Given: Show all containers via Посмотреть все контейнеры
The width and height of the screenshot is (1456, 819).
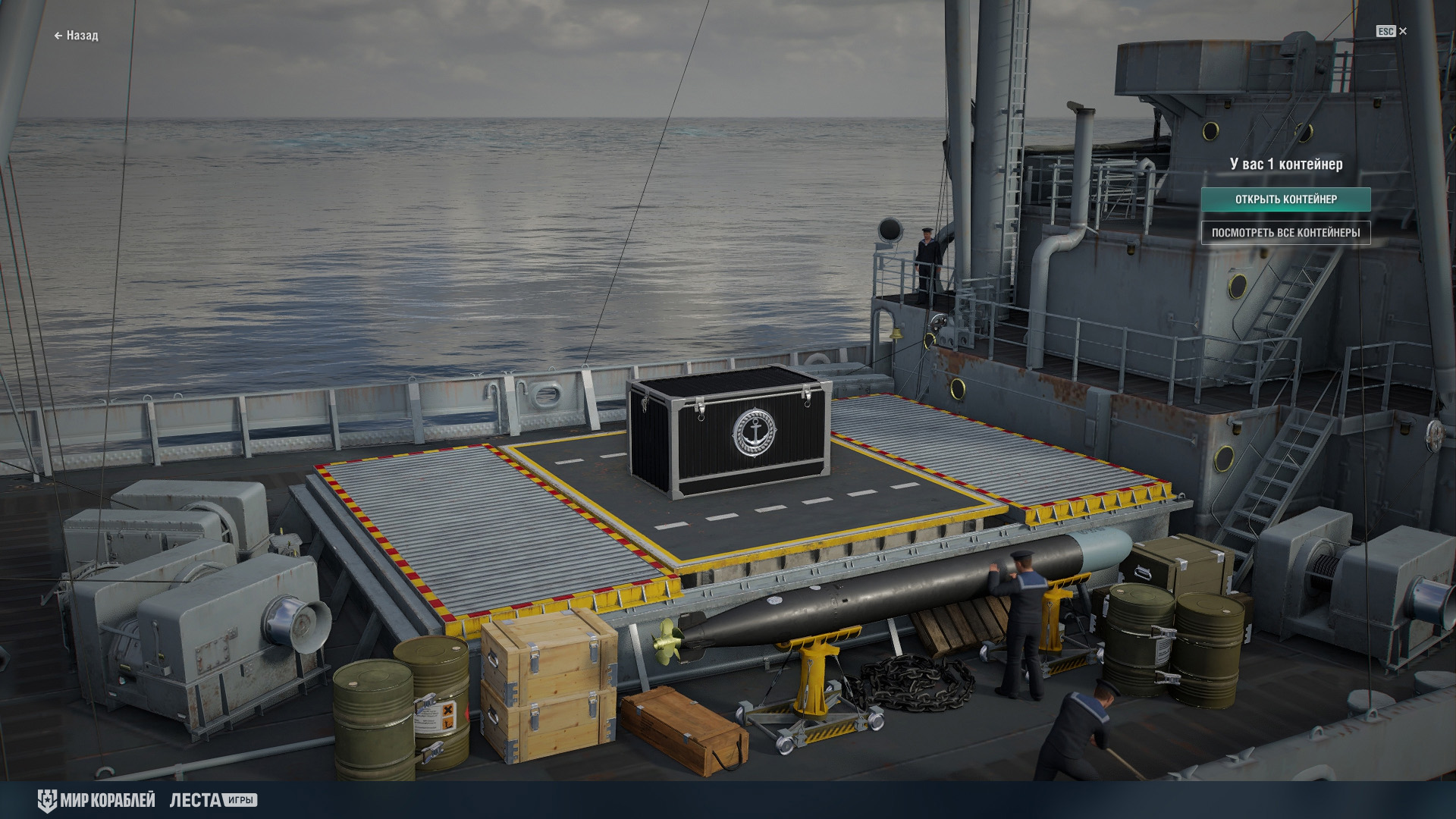Looking at the screenshot, I should coord(1285,233).
